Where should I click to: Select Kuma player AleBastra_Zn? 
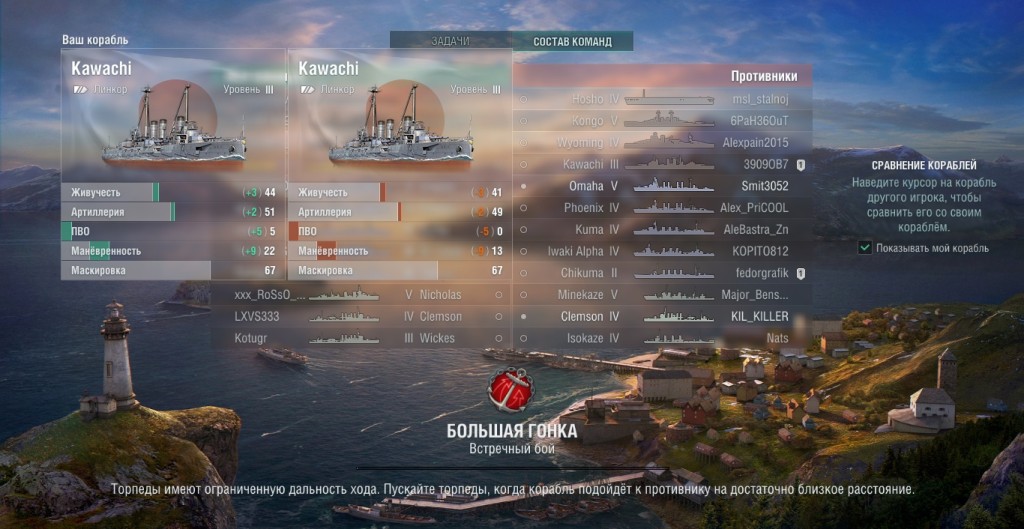(x=662, y=230)
